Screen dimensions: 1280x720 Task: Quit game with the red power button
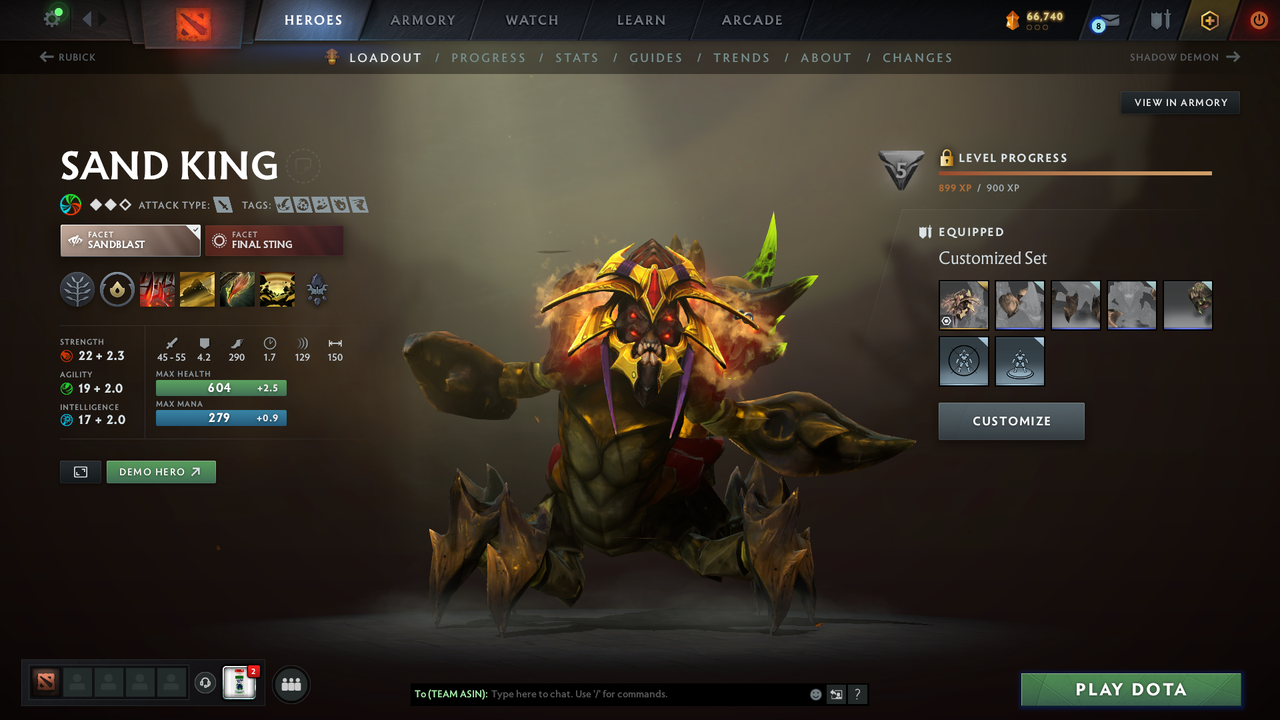coord(1259,20)
